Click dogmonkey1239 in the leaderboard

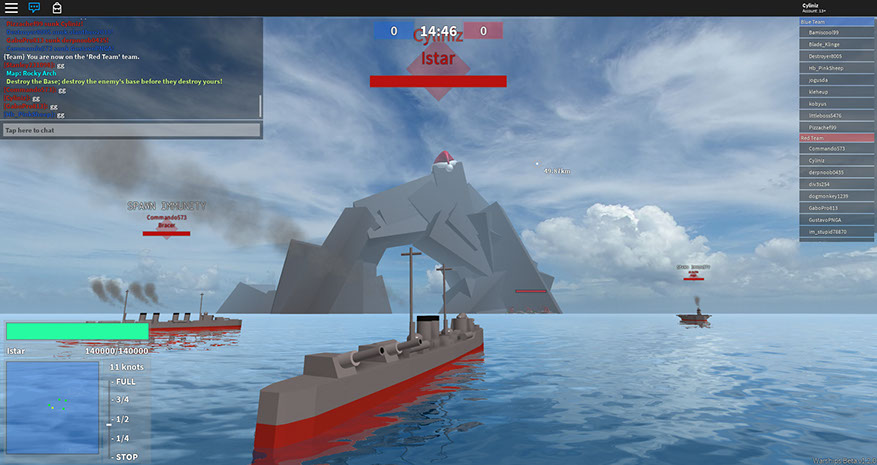pyautogui.click(x=836, y=195)
